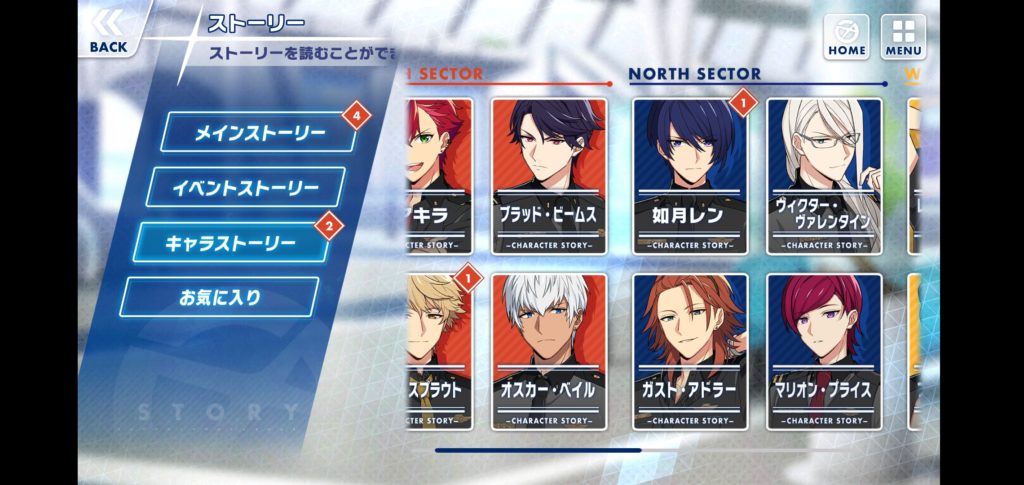The image size is (1024, 485).
Task: Switch to イベントストーリー event stories
Action: coord(245,188)
